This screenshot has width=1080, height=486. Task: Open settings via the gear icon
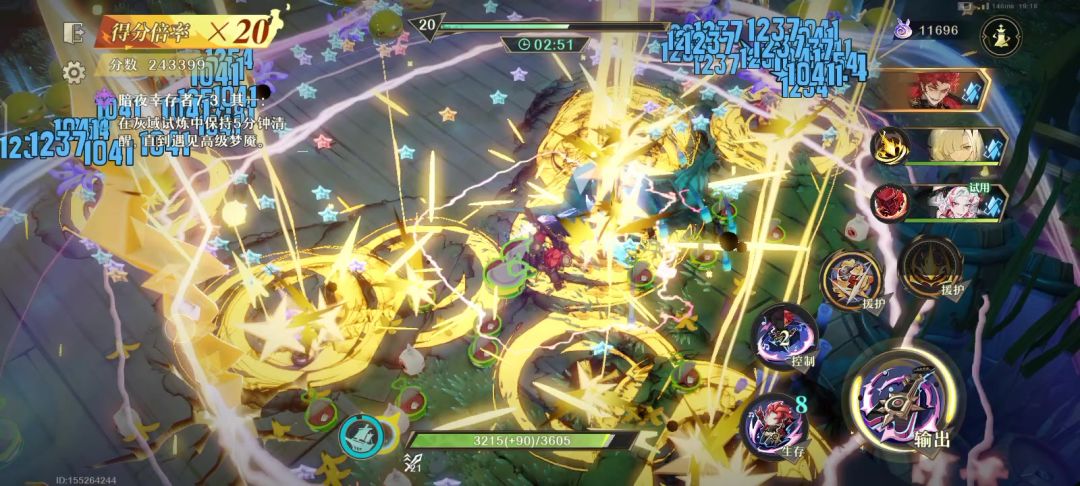click(72, 72)
